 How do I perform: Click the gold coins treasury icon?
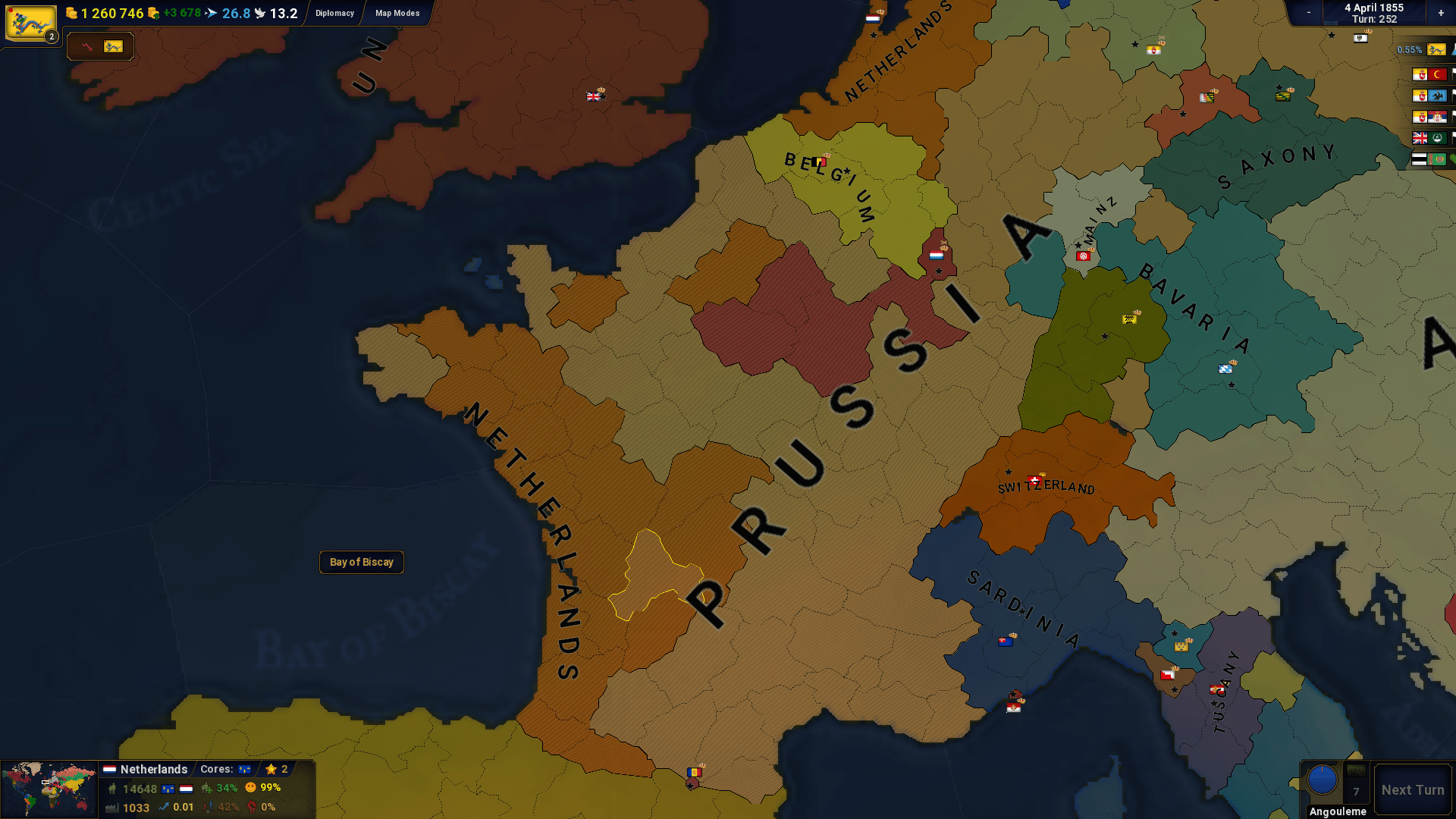[72, 13]
